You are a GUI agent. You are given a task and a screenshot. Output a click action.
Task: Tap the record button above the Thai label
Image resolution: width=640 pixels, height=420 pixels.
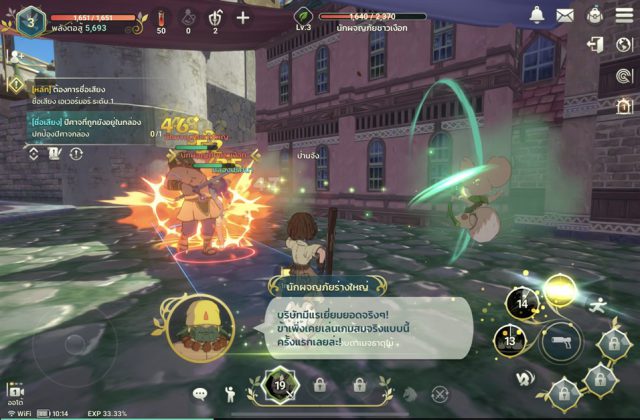[x=15, y=391]
